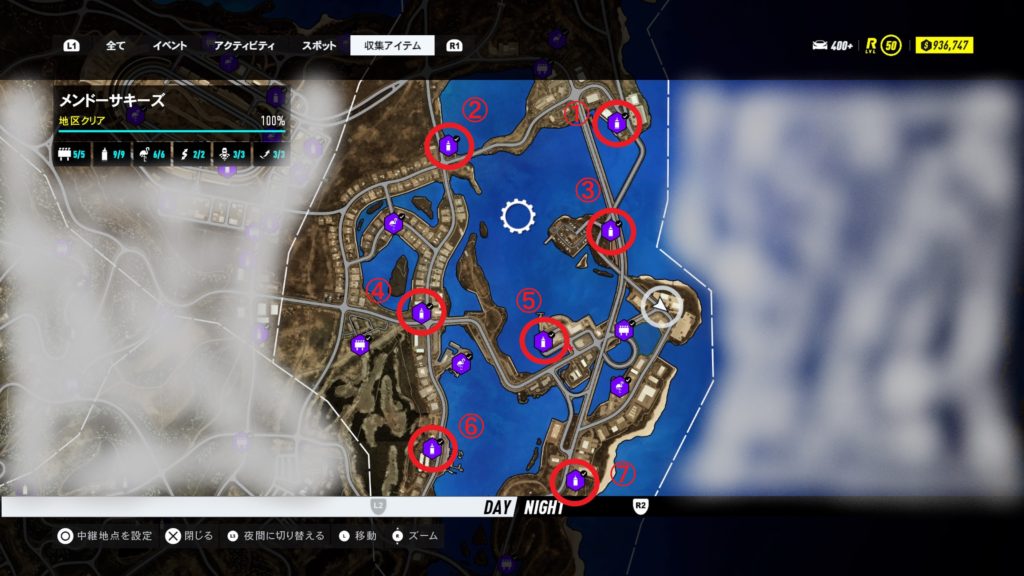Switch to the 全て tab
Image resolution: width=1024 pixels, height=576 pixels.
click(115, 45)
